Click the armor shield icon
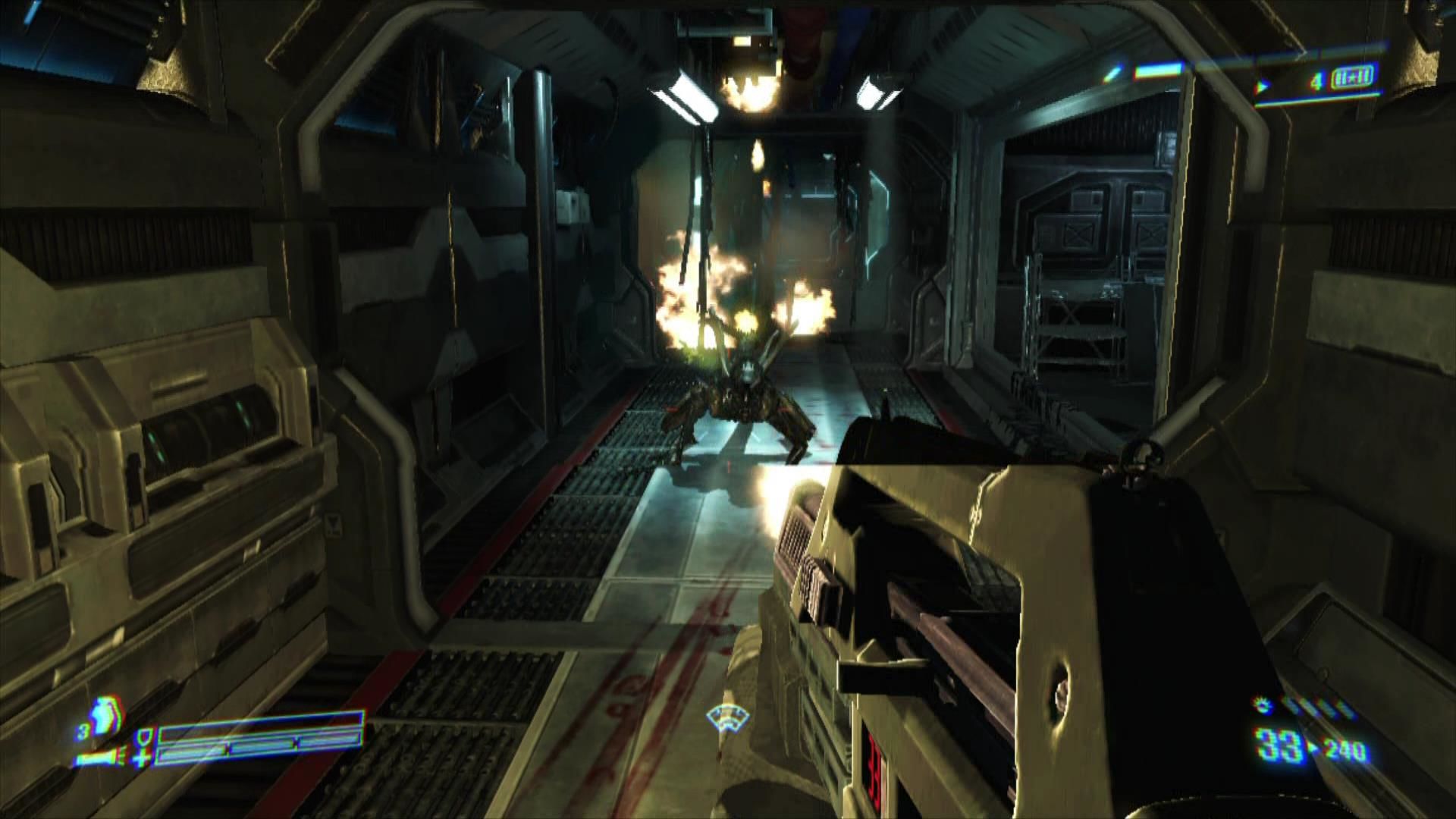Screen dimensions: 1456x819 click(143, 736)
